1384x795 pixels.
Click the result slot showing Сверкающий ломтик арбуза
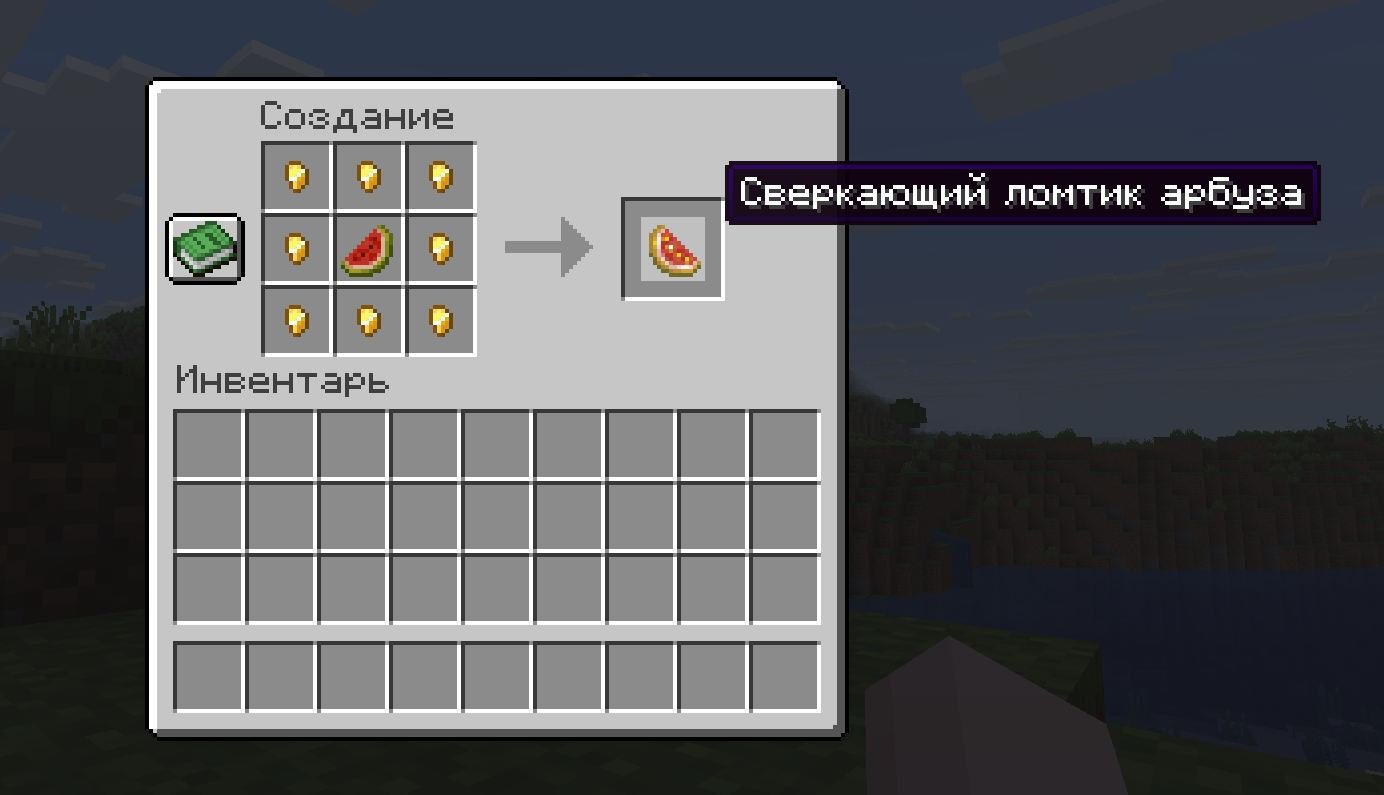click(x=672, y=248)
